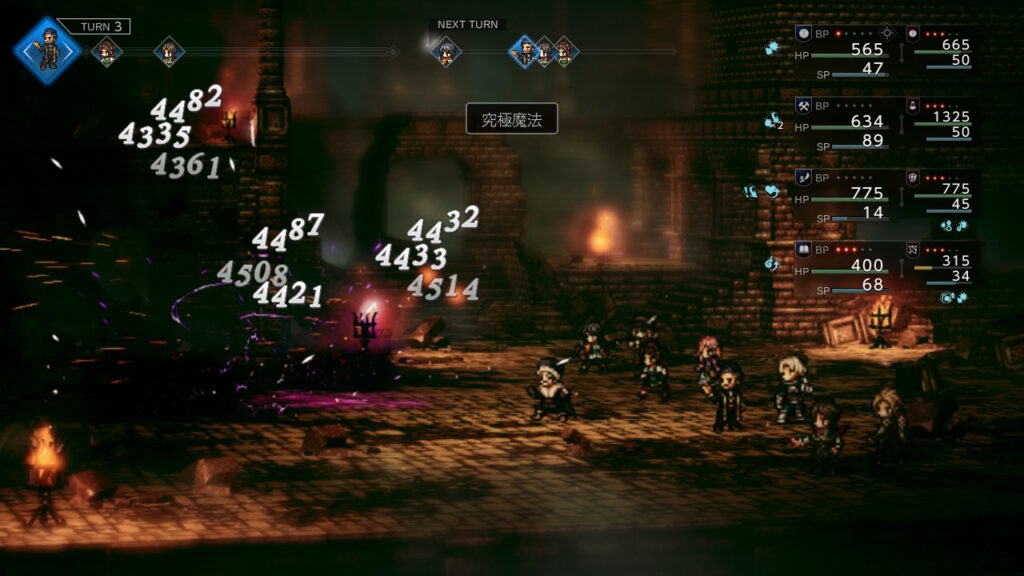Choose the potion flask job icon
Viewport: 1024px width, 576px height.
tap(913, 105)
